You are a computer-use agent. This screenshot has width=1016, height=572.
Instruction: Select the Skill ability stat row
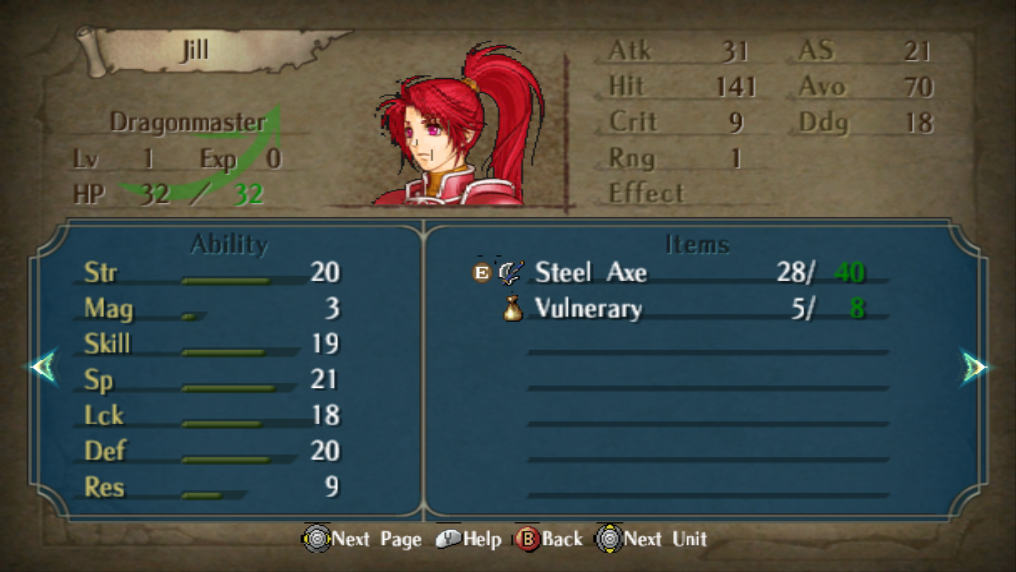[211, 344]
